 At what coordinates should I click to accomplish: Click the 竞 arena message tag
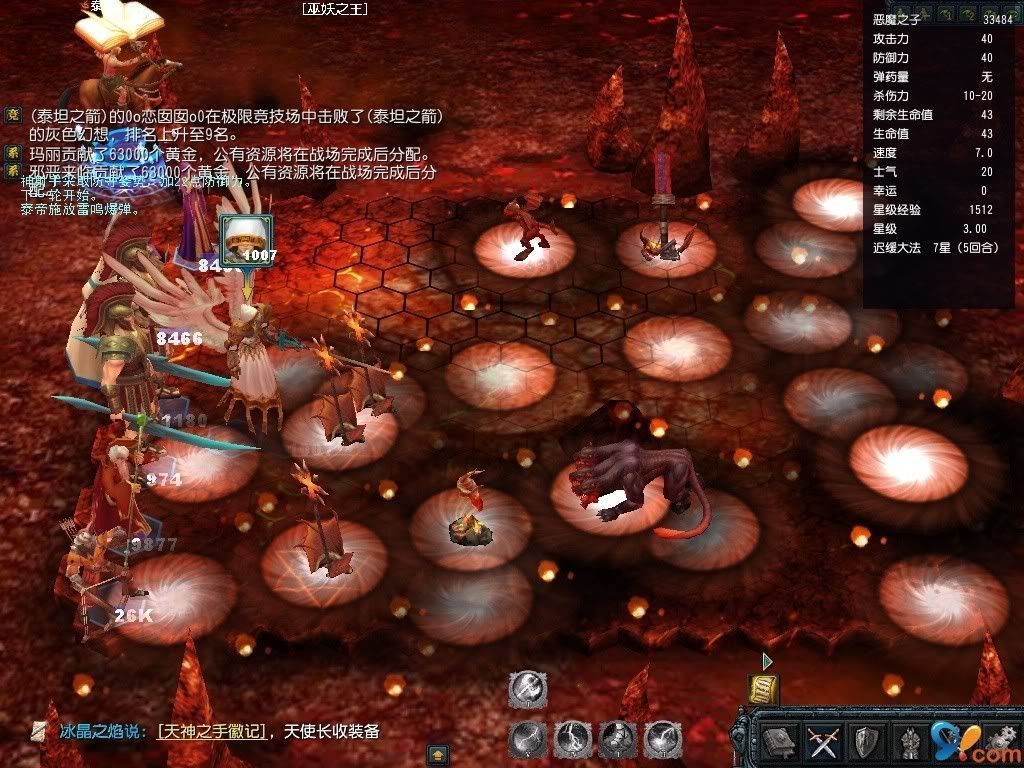coord(13,116)
